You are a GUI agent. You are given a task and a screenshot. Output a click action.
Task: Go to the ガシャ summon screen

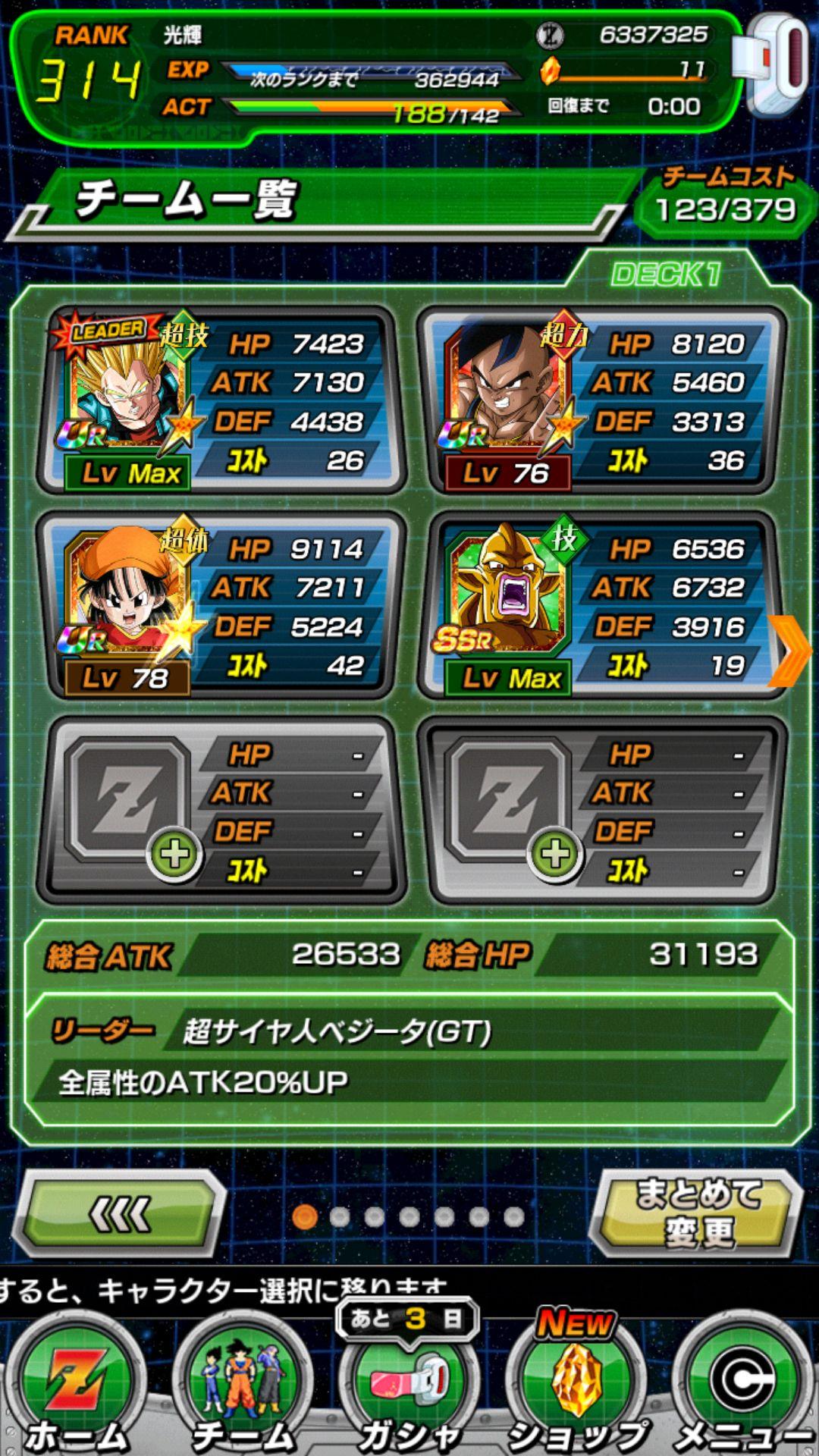[409, 1388]
